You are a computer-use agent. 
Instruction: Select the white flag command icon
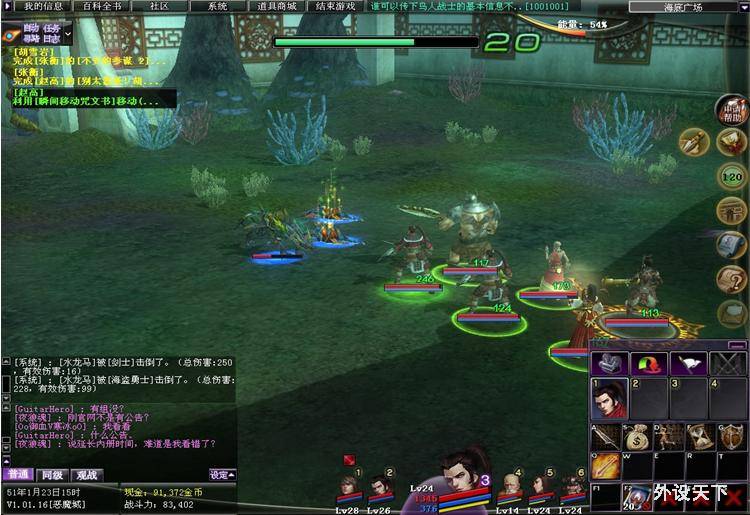pos(688,363)
